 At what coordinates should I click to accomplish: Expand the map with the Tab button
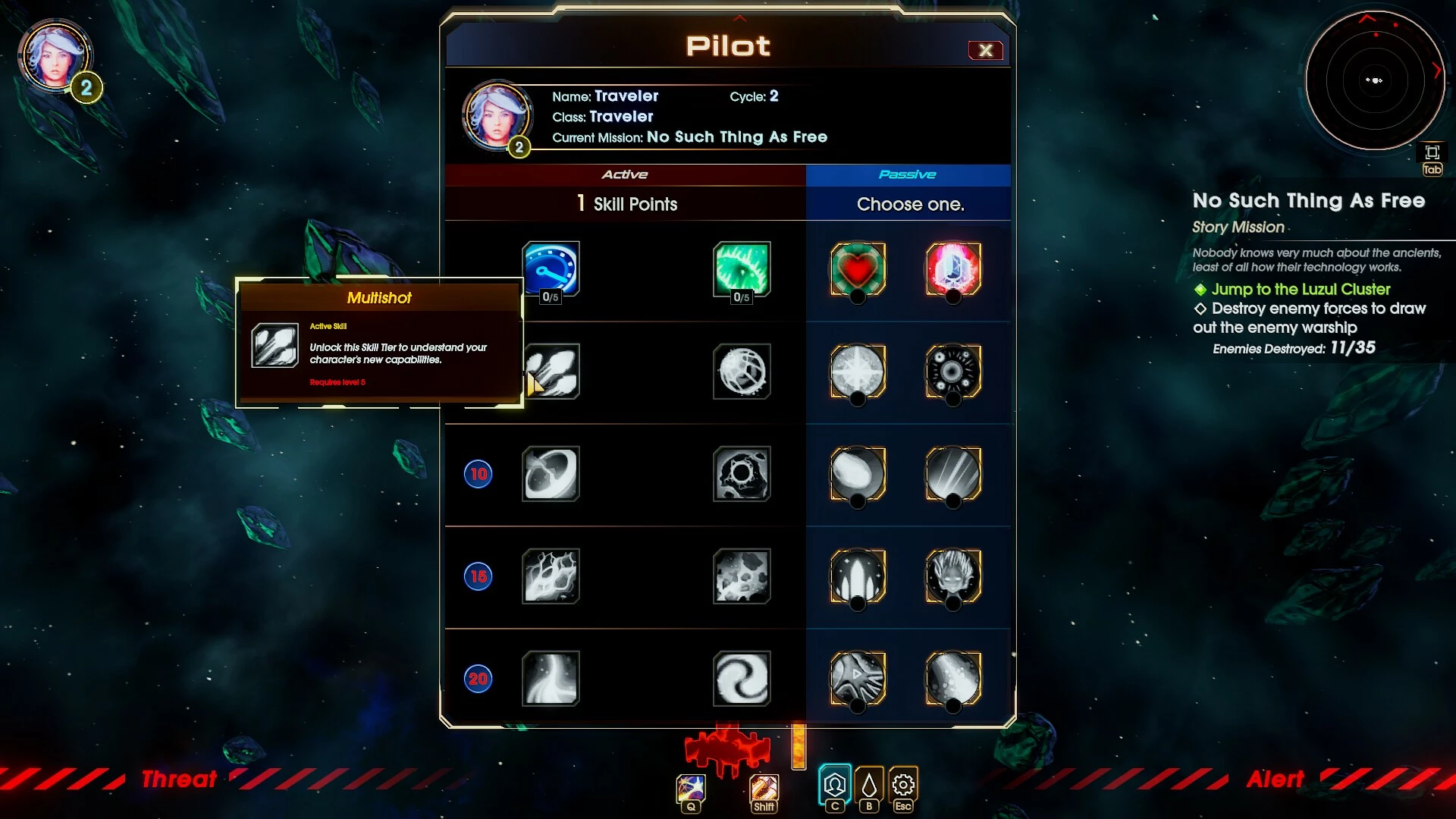point(1432,160)
